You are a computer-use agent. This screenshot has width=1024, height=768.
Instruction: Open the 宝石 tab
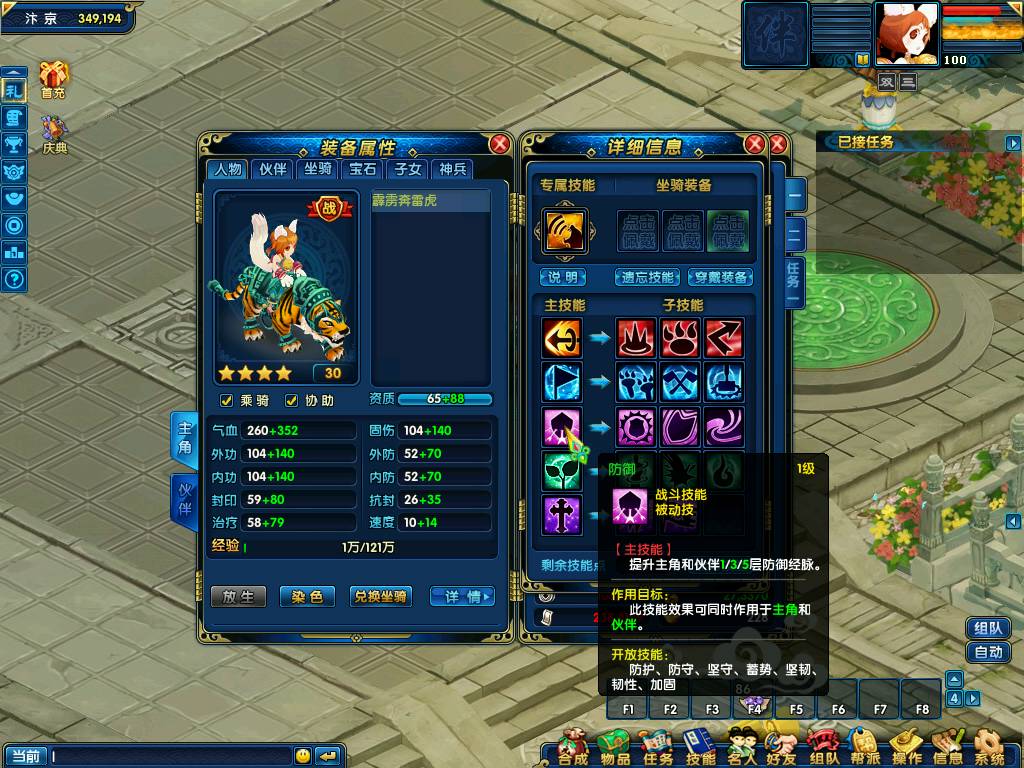click(x=362, y=169)
